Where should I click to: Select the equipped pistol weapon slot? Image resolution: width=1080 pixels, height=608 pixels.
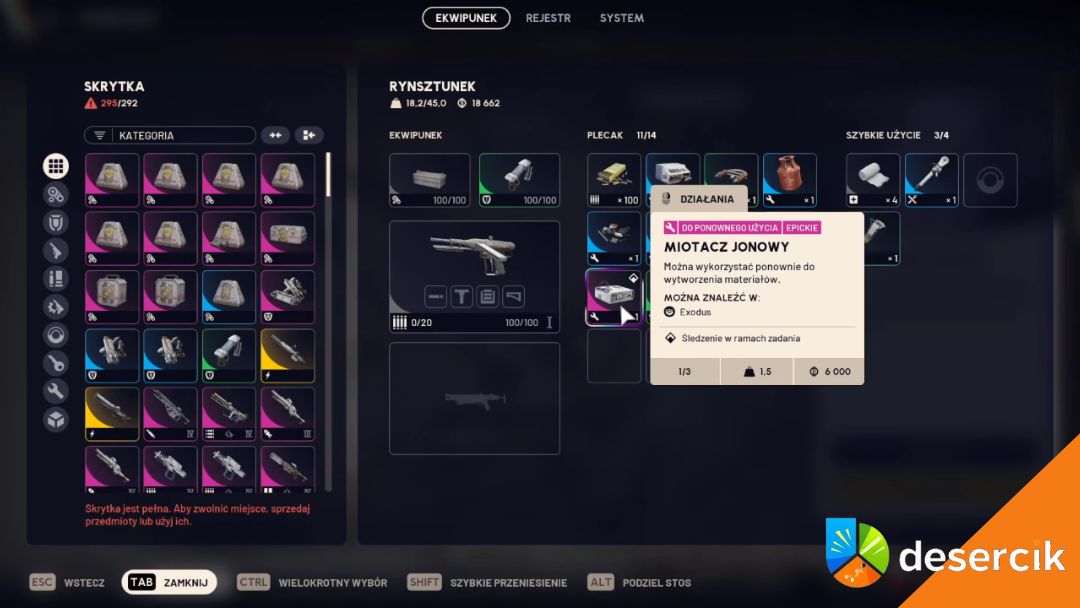point(474,276)
